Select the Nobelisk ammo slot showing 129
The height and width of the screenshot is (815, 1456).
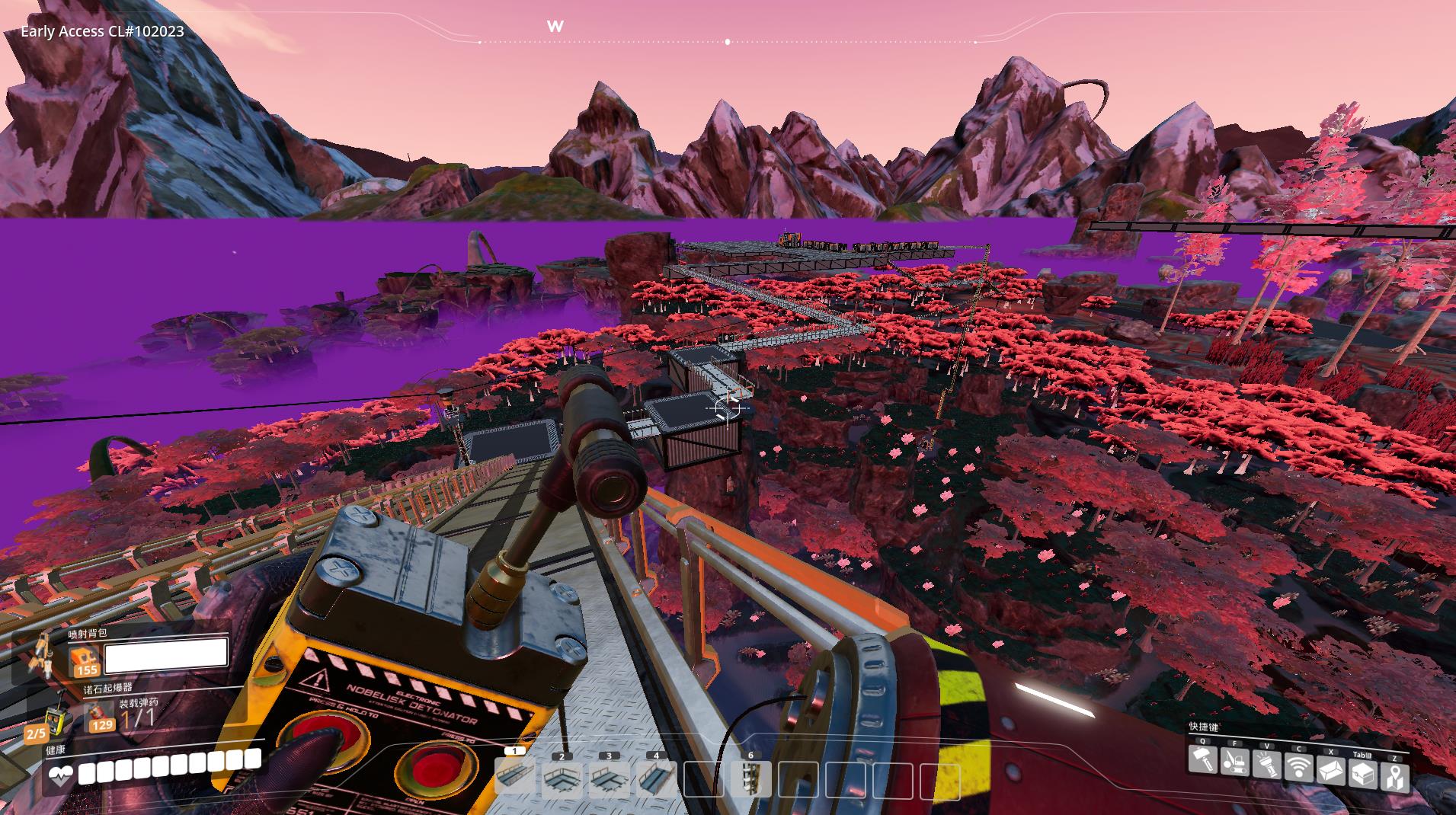tap(99, 718)
